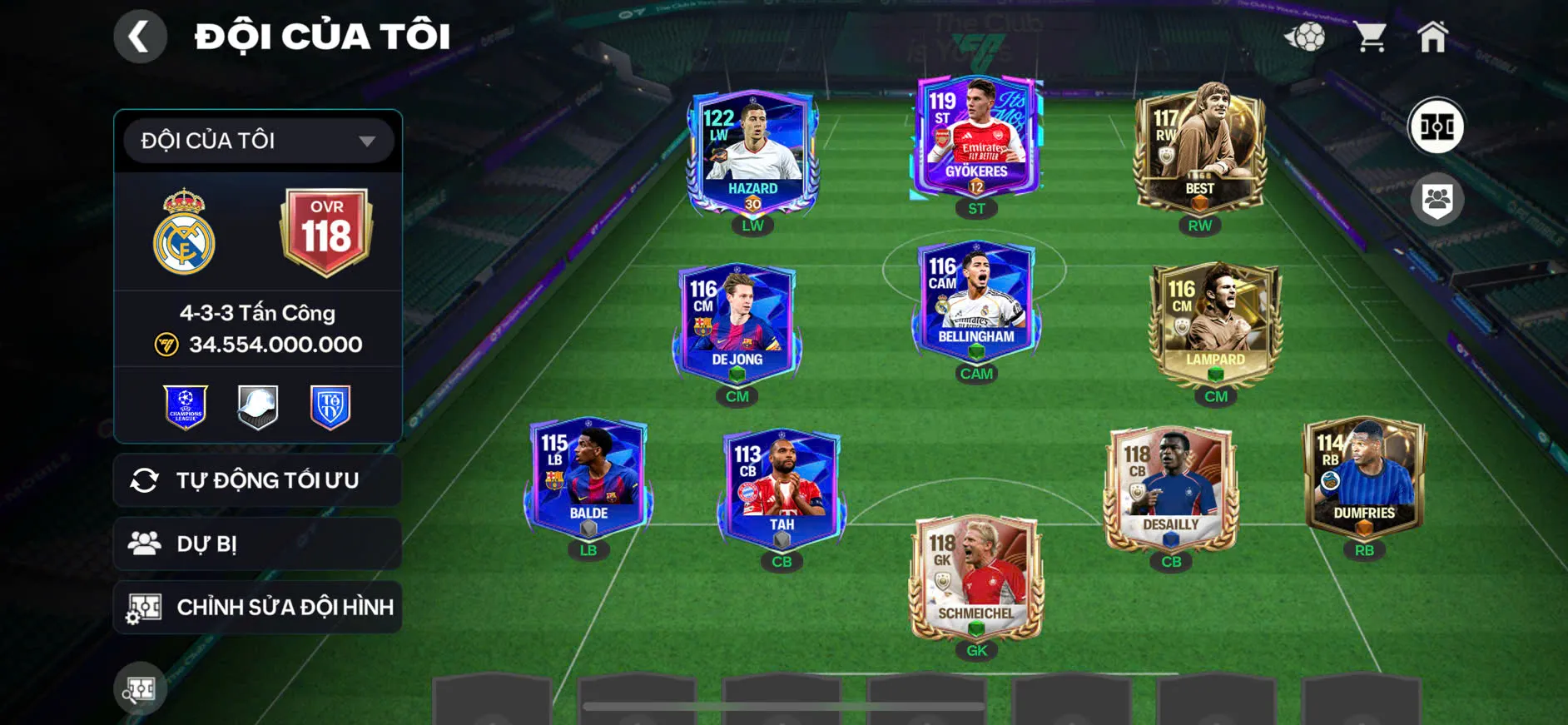Toggle Bellingham's CAM position marker

977,373
